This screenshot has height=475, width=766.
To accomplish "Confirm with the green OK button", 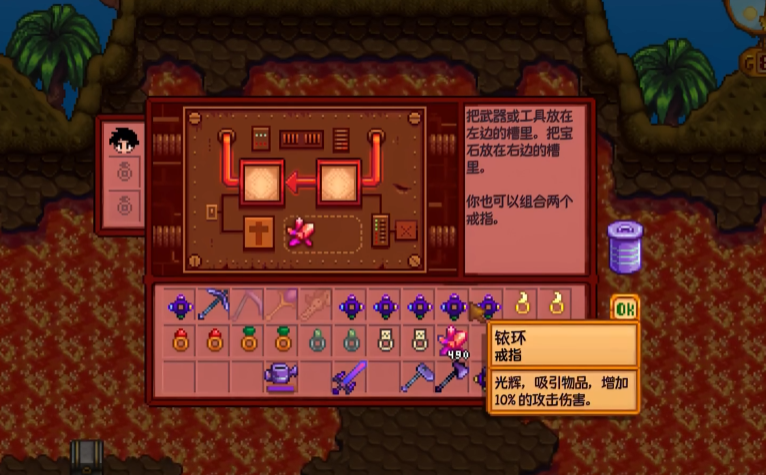I will pos(625,309).
